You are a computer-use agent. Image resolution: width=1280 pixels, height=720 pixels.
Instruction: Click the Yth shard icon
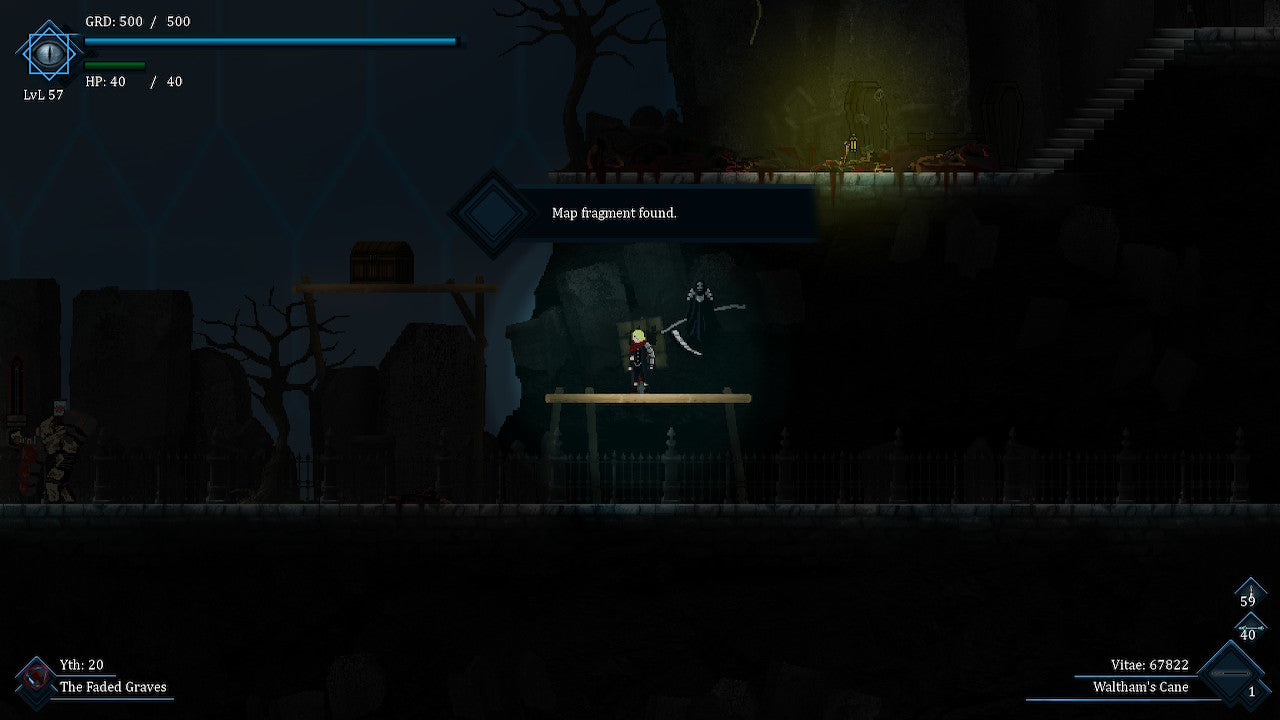coord(36,679)
